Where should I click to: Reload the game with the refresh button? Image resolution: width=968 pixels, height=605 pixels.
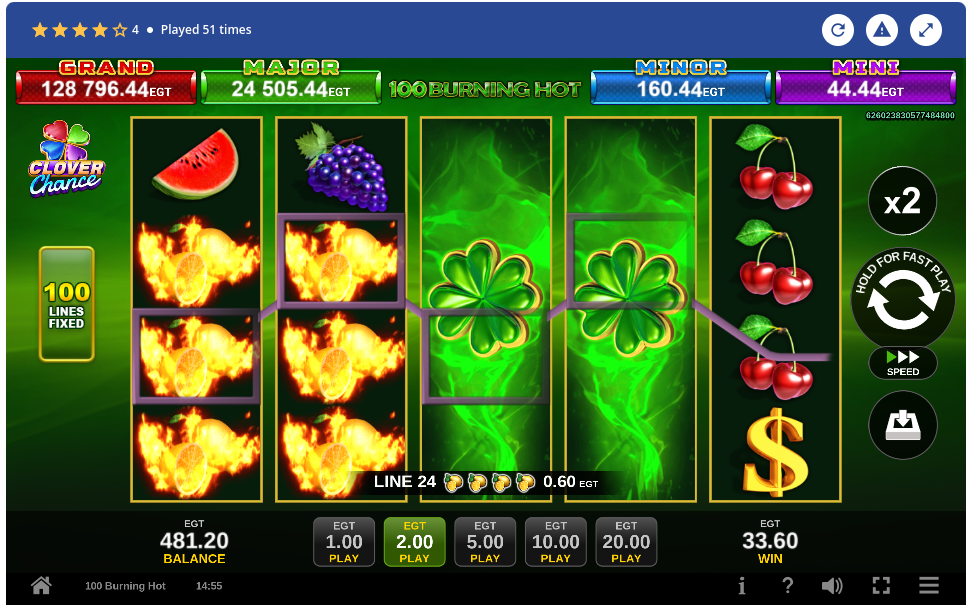tap(838, 30)
